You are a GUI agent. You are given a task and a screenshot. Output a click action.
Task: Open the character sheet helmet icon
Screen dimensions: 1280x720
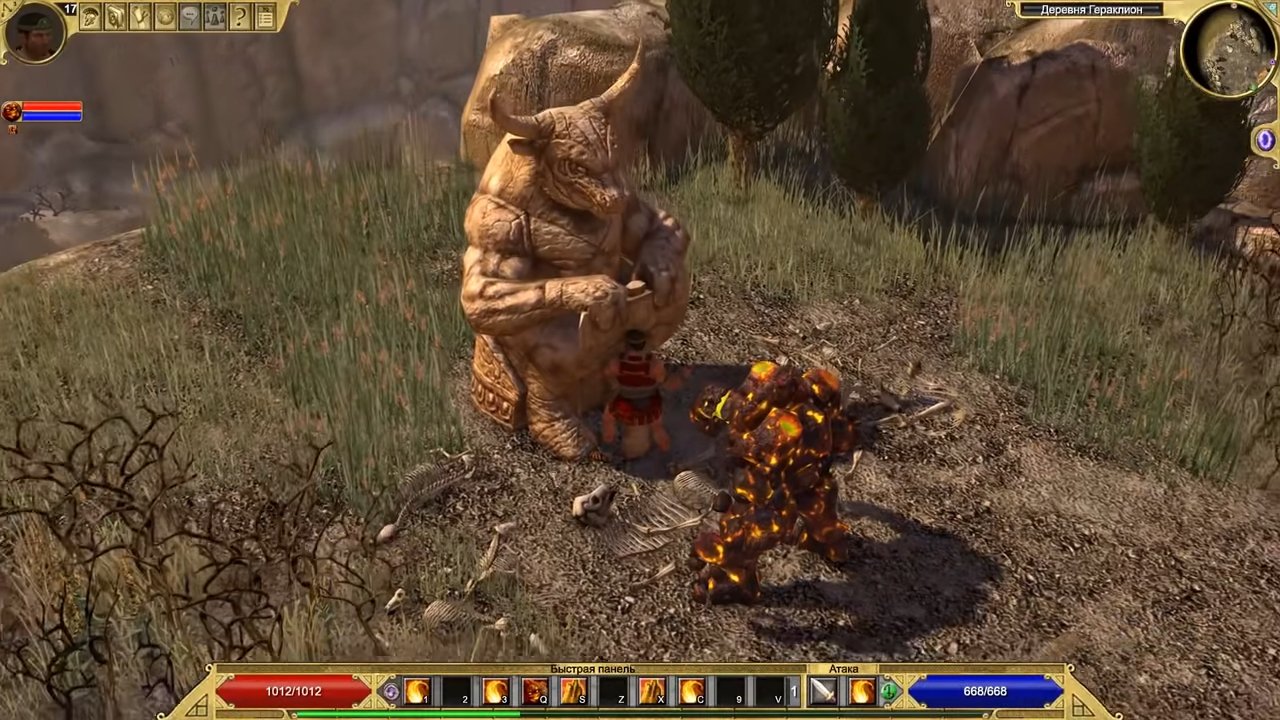tap(90, 16)
